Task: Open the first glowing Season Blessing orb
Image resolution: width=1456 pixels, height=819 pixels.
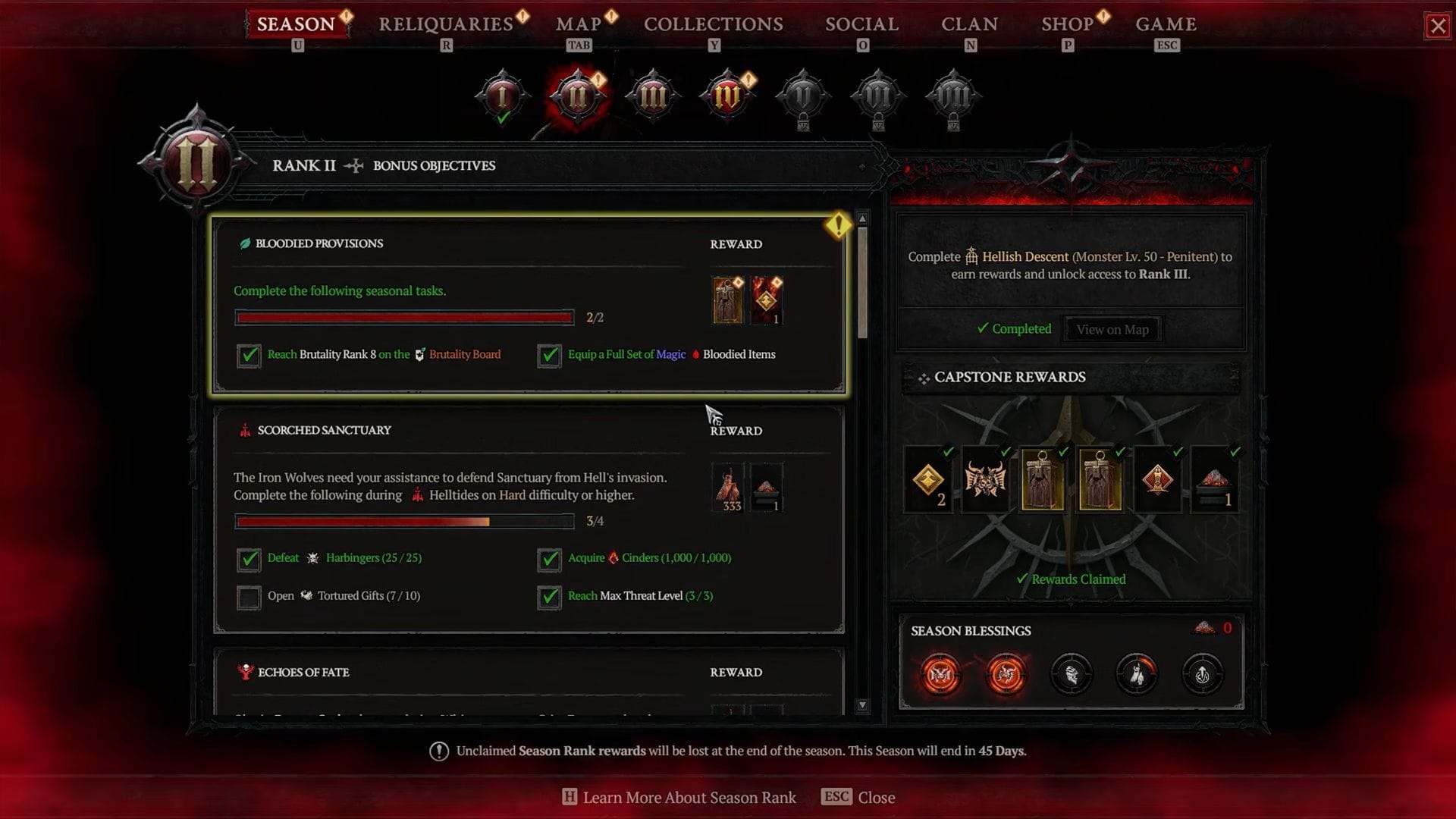Action: (x=940, y=674)
